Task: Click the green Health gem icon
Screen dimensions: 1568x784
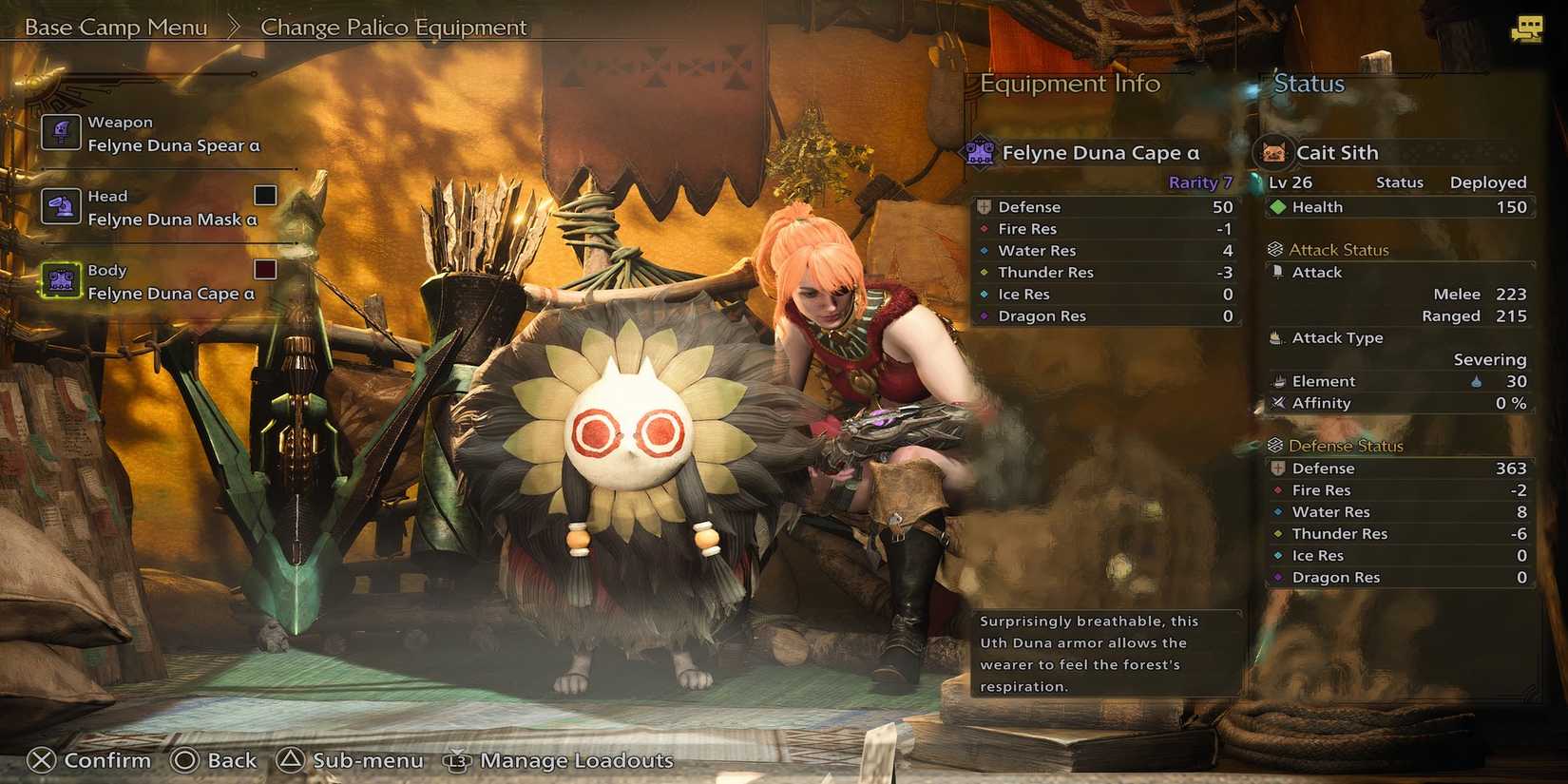Action: (1278, 206)
